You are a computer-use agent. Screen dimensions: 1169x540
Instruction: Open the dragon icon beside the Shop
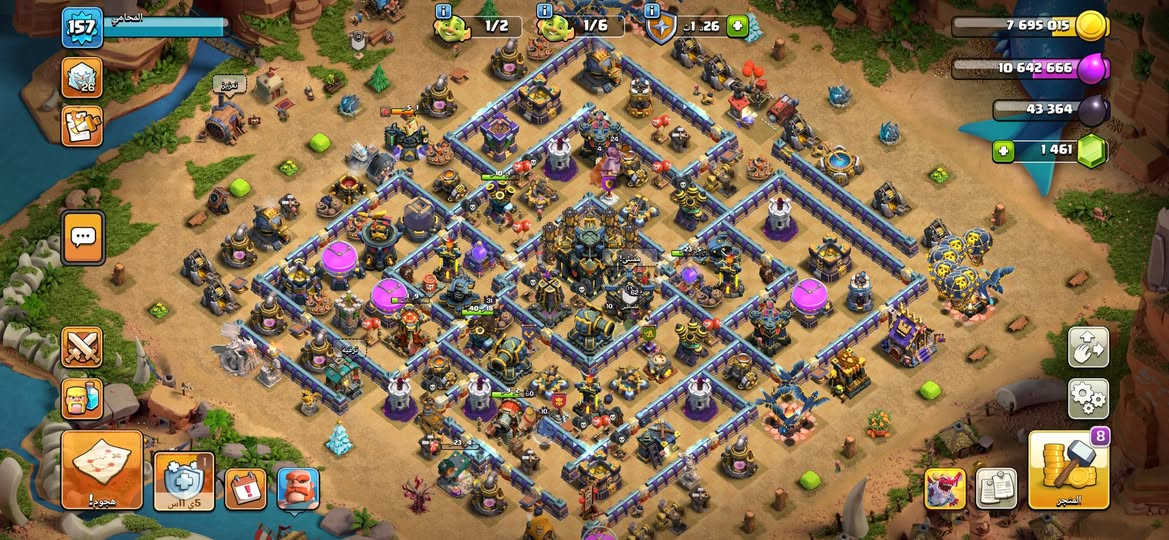click(945, 488)
